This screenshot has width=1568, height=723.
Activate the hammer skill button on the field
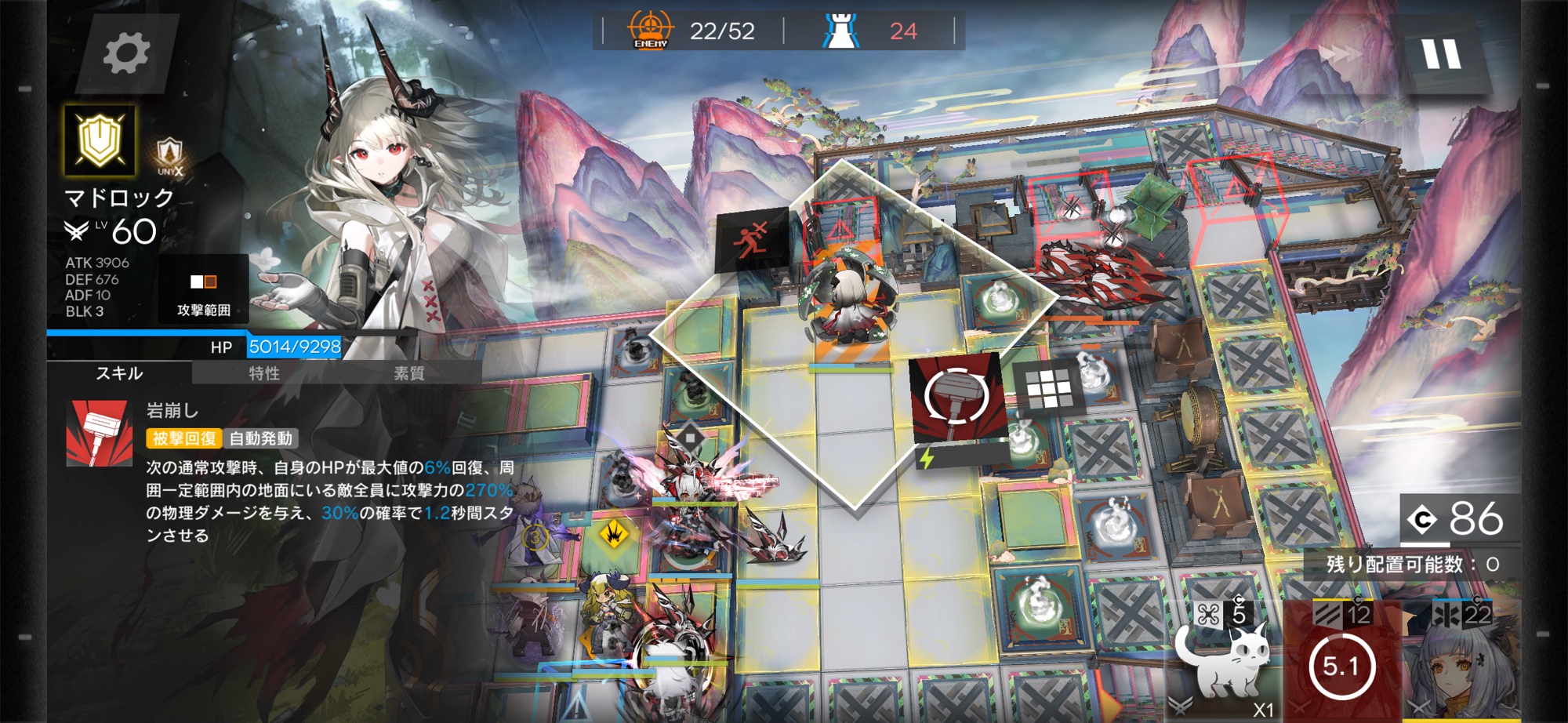coord(955,398)
